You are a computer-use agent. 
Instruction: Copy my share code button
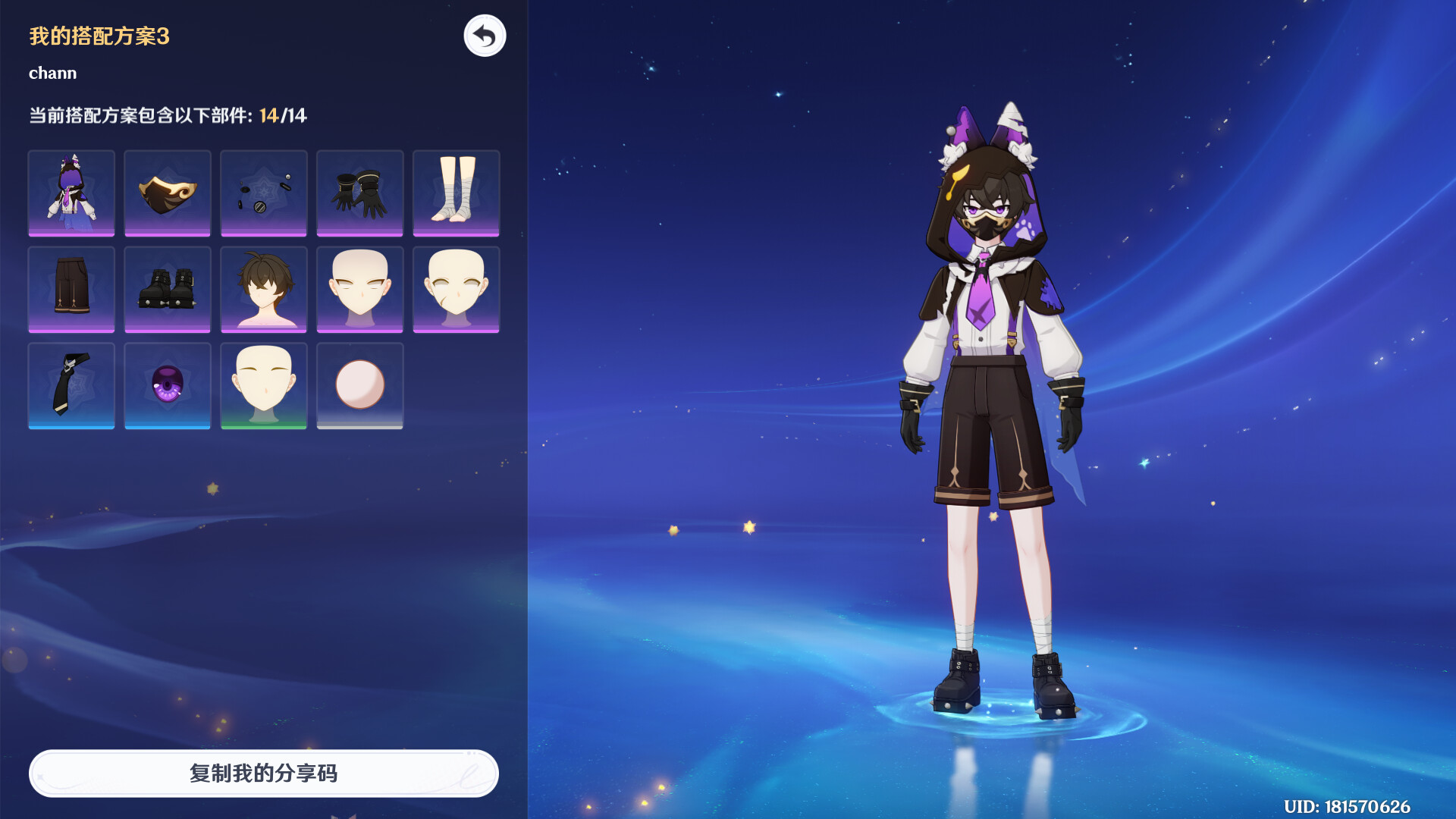pos(263,773)
